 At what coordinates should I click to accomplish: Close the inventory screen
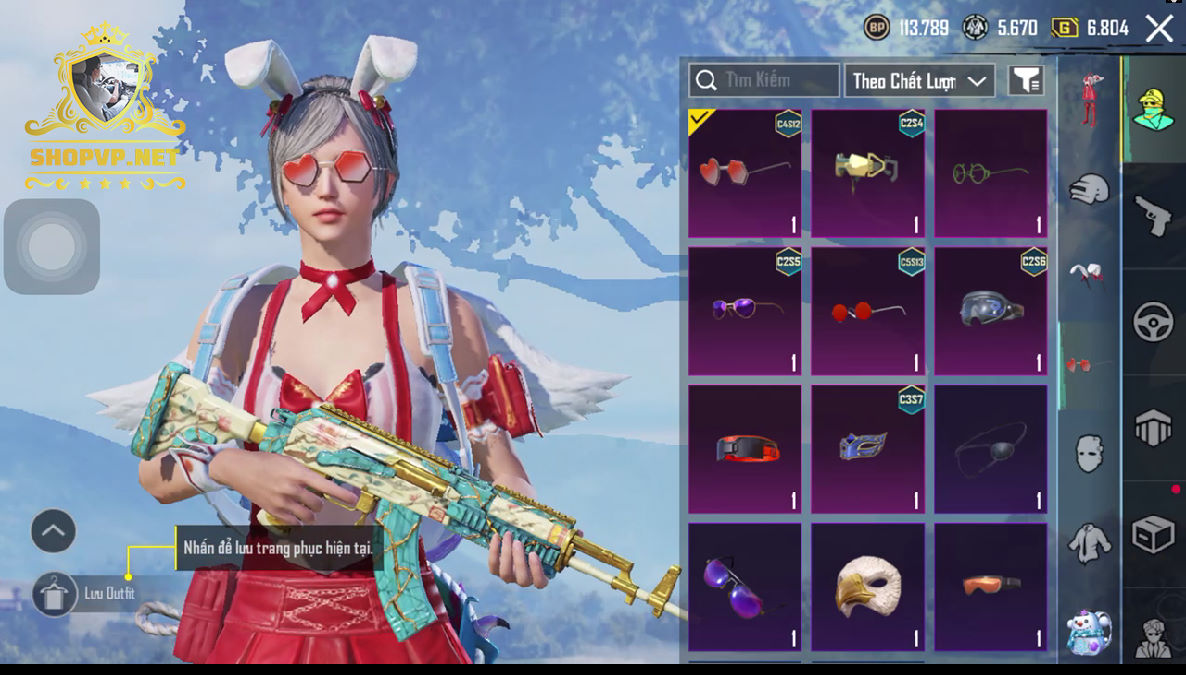1159,29
